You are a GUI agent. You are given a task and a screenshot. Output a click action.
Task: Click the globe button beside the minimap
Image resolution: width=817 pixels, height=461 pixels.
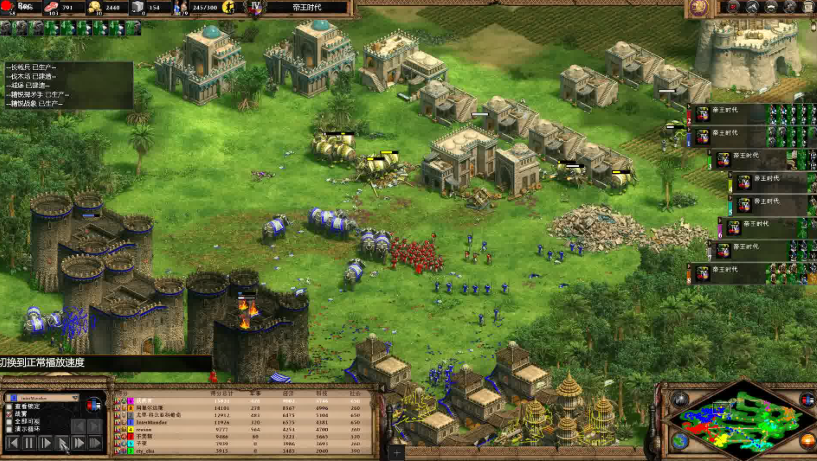tap(680, 441)
